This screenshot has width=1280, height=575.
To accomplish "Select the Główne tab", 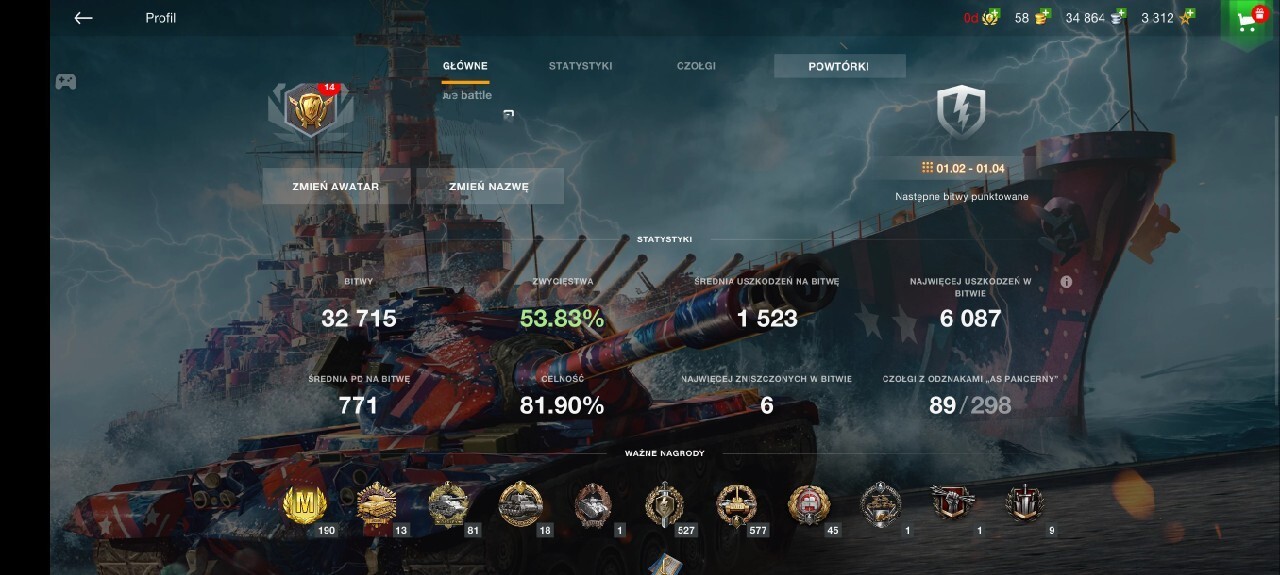I will (465, 66).
